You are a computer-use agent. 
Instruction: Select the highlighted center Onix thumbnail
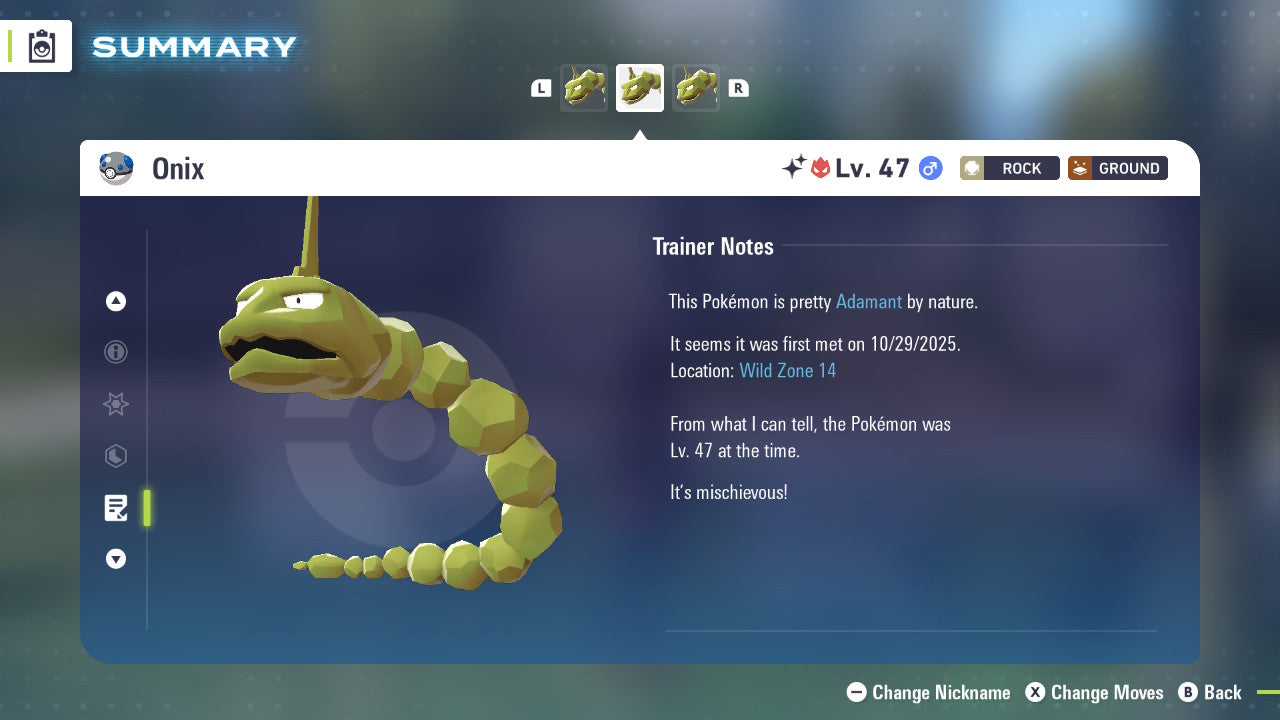point(639,88)
